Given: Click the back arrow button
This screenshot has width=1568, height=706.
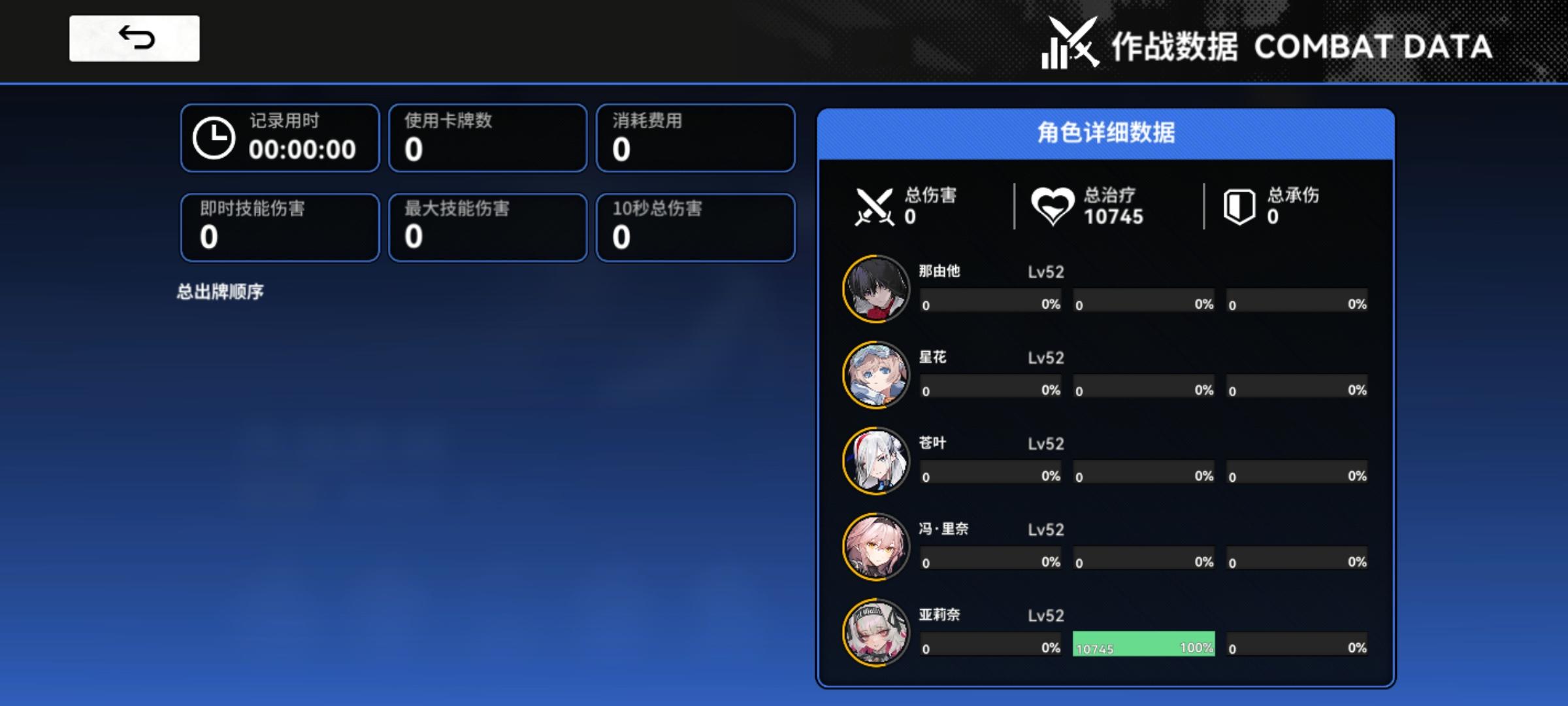Looking at the screenshot, I should (x=134, y=39).
